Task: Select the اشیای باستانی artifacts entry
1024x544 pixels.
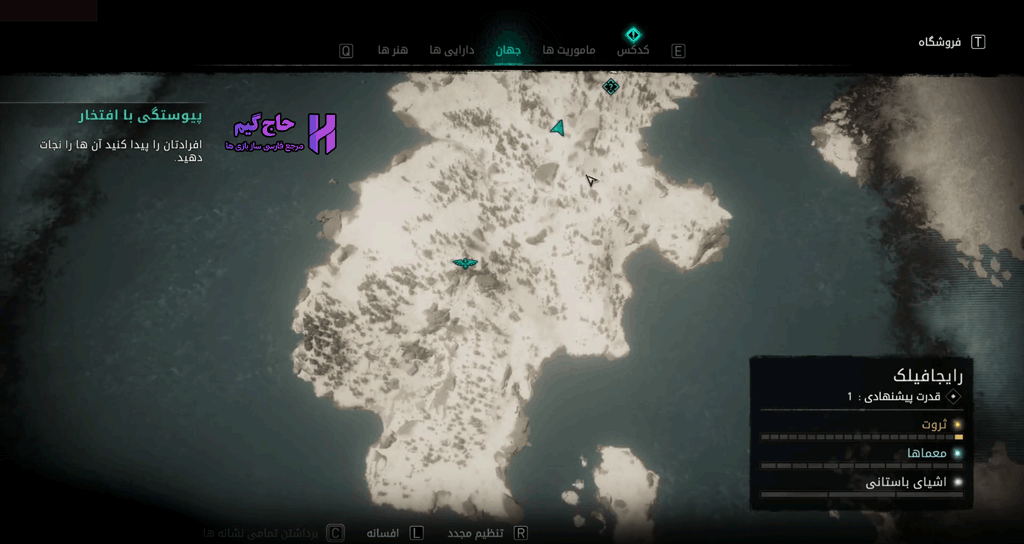Action: coord(906,482)
